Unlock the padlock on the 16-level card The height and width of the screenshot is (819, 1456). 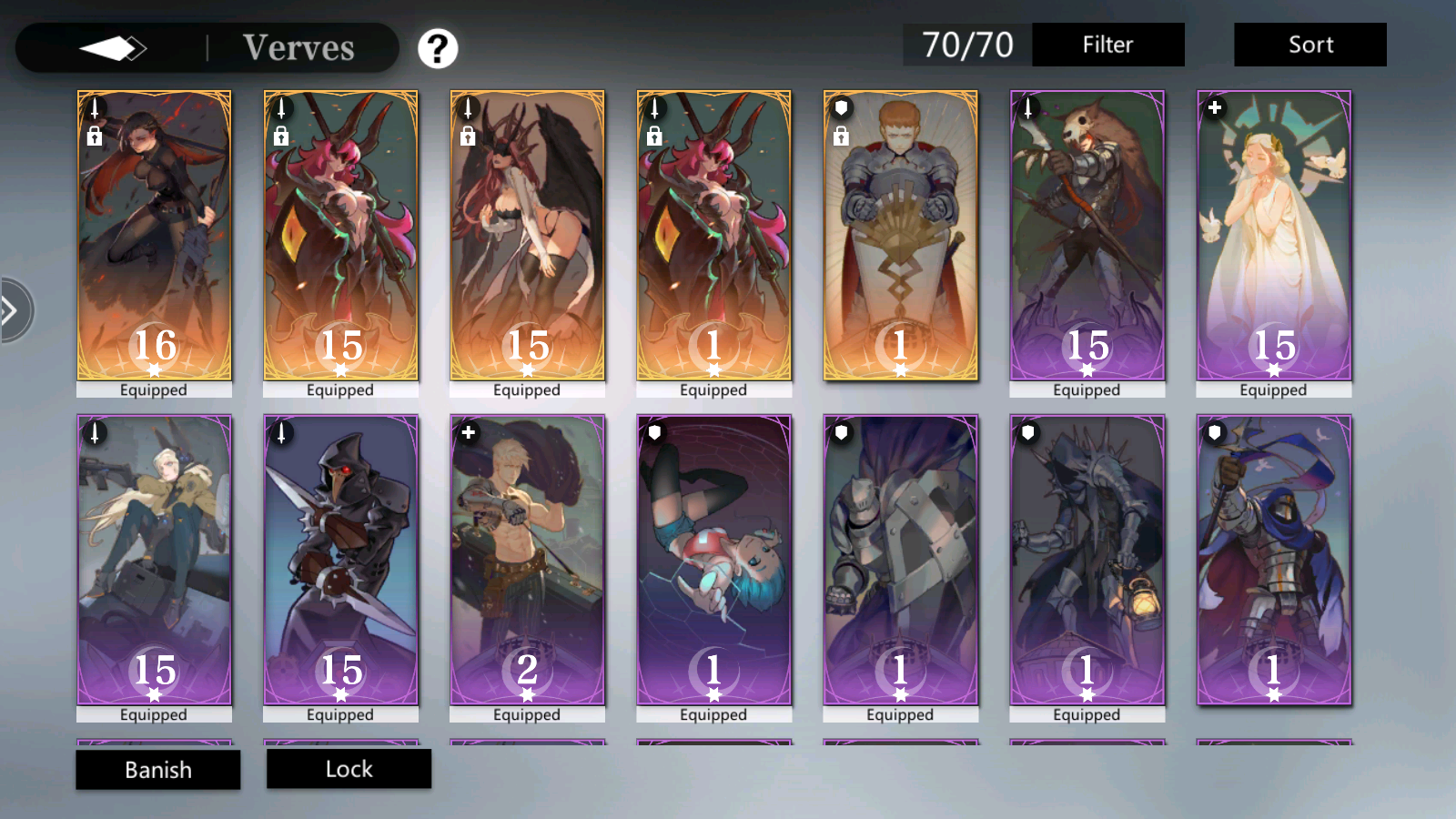tap(94, 137)
